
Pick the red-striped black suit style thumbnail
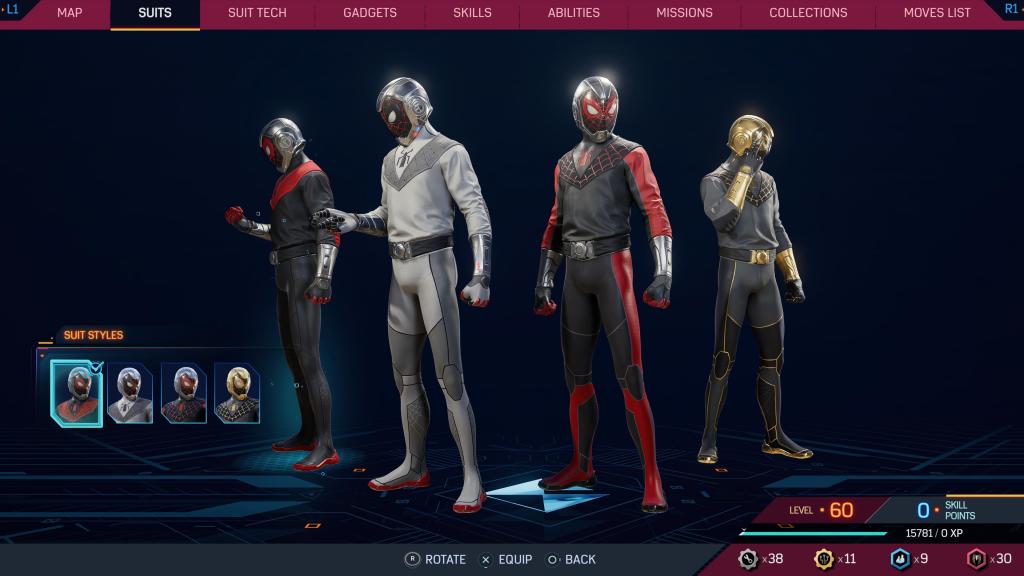pos(184,394)
